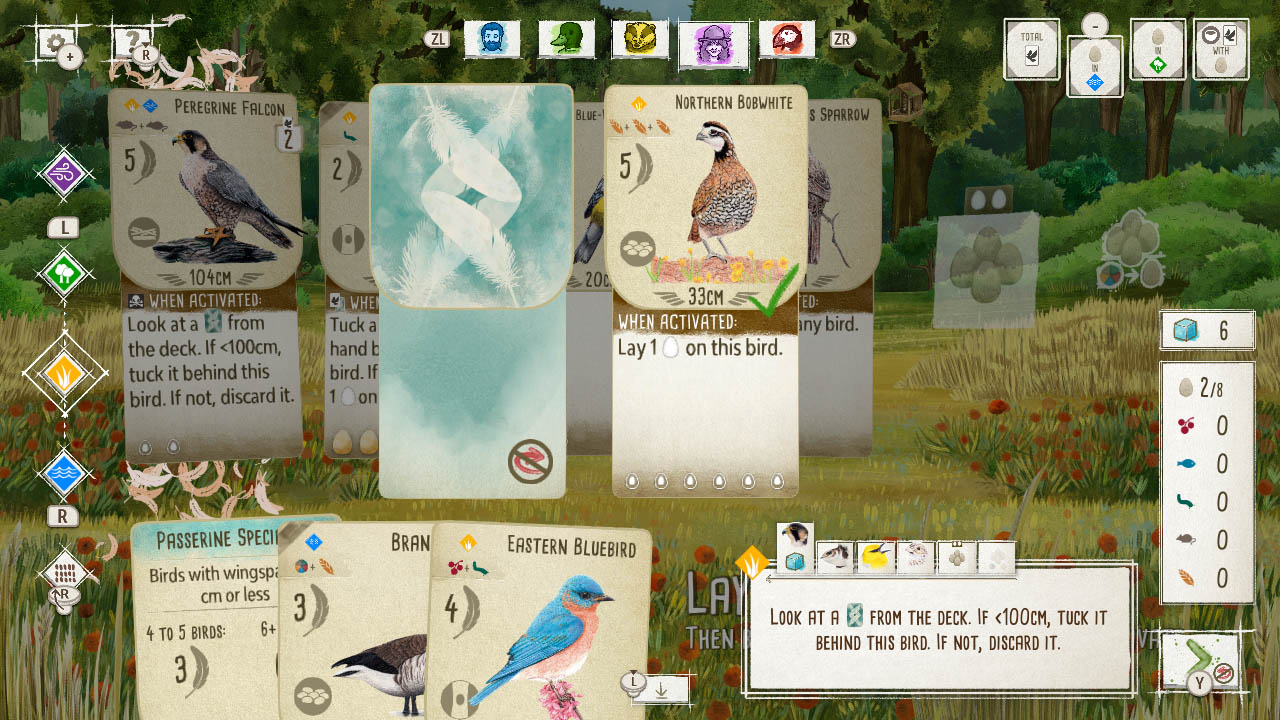Image resolution: width=1280 pixels, height=720 pixels.
Task: Click the berry food resource icon
Action: 1185,425
